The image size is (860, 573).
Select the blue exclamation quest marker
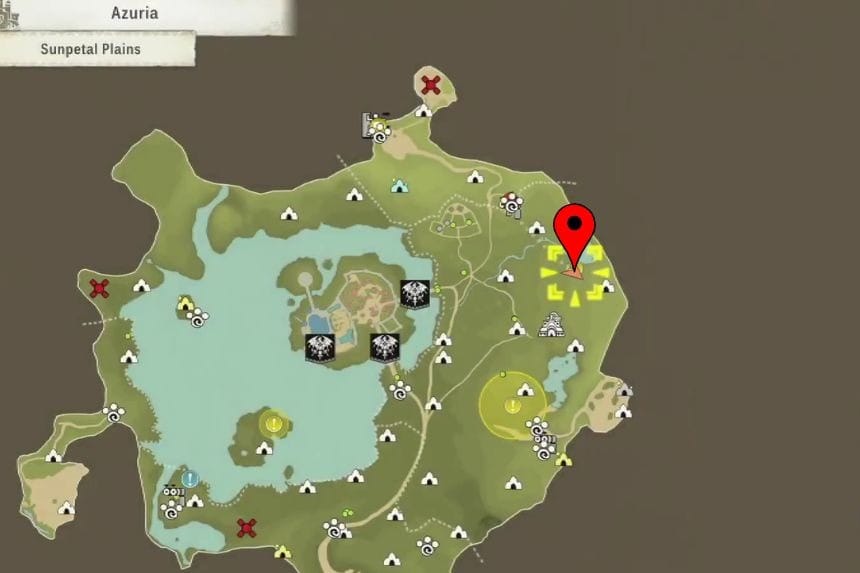pos(190,479)
